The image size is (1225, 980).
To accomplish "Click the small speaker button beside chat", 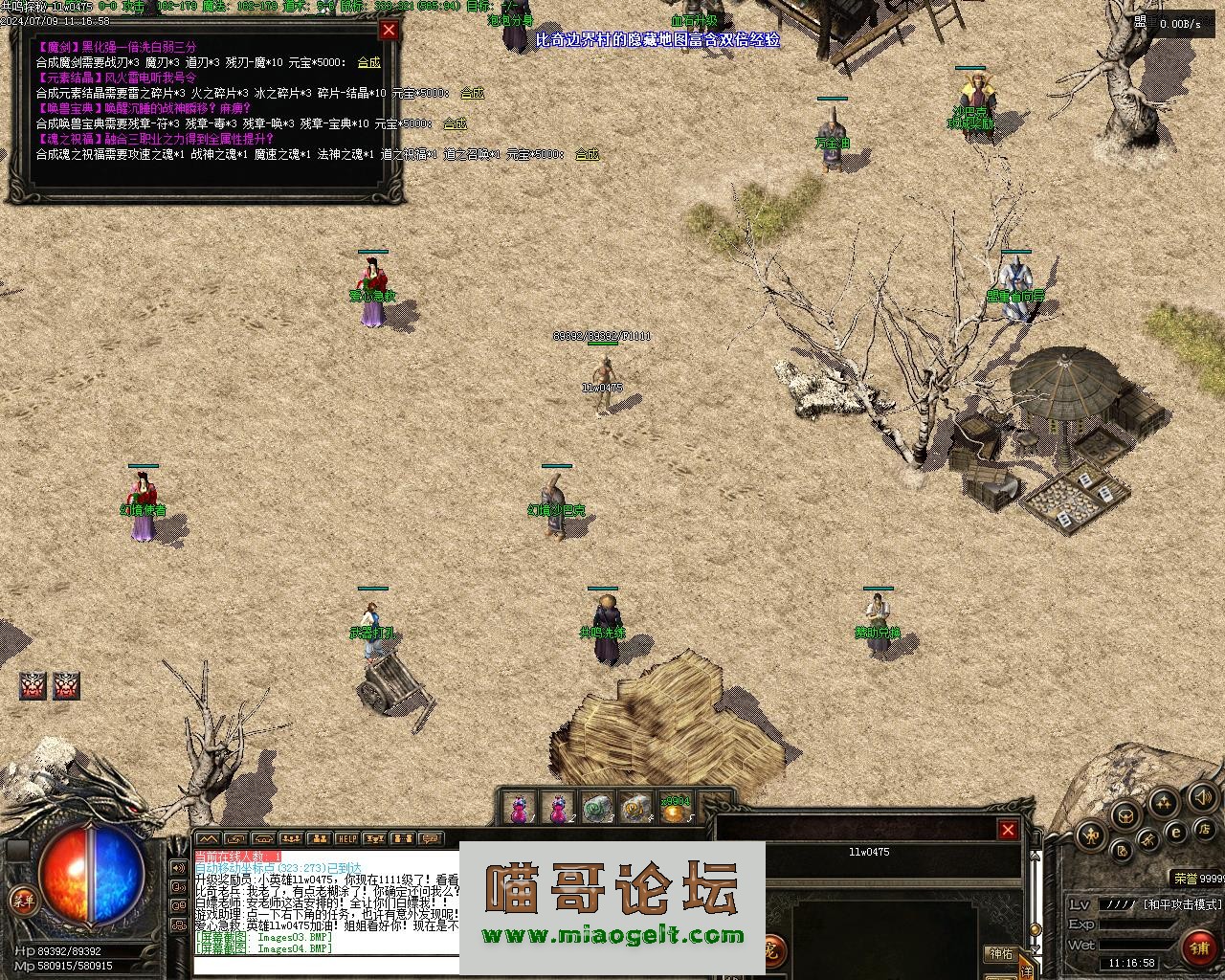I will click(x=178, y=868).
